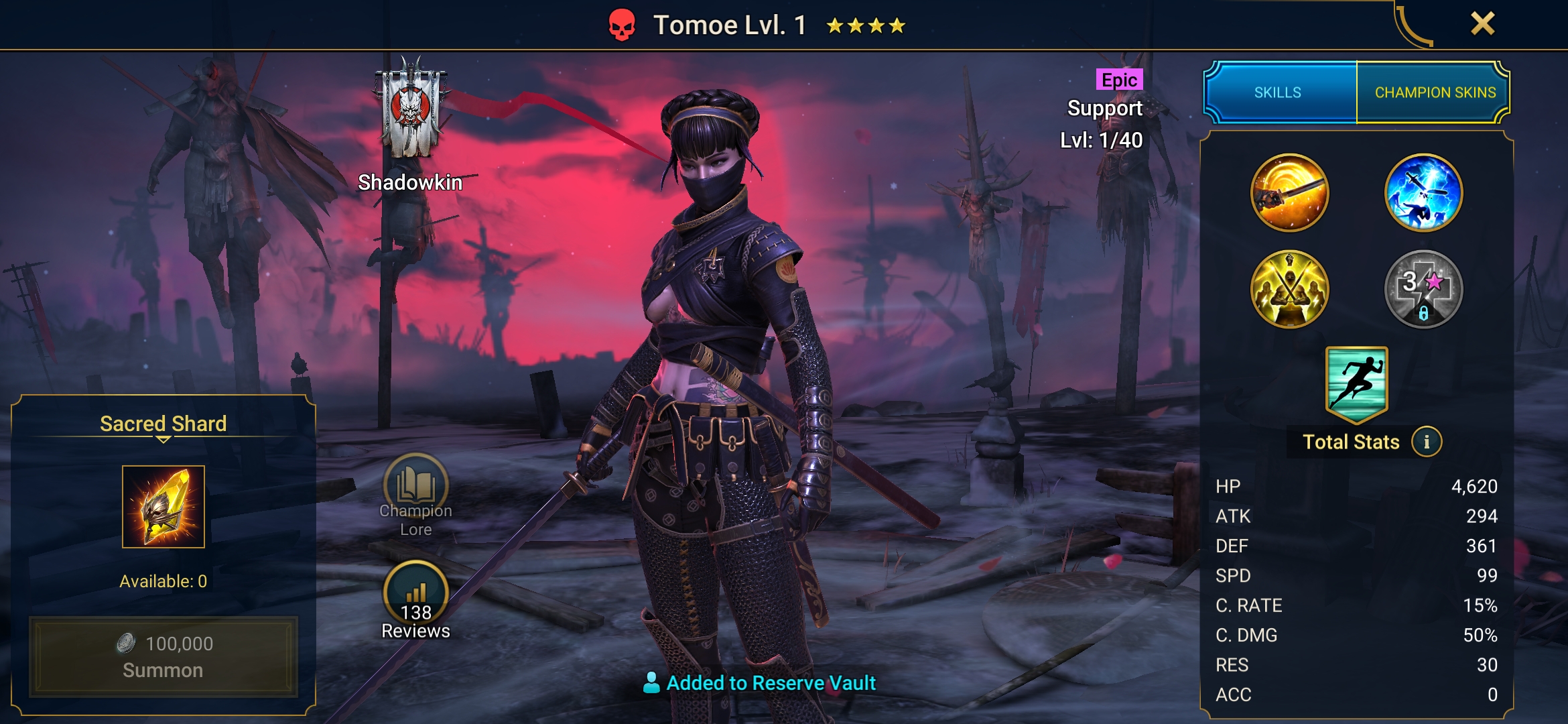Open the Champion Skins tab
The height and width of the screenshot is (724, 1568).
tap(1435, 93)
